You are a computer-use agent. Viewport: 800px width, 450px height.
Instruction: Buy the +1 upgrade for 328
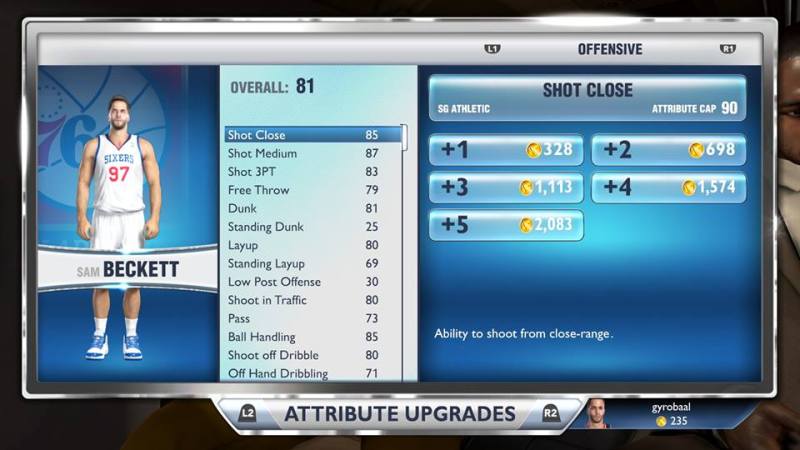pyautogui.click(x=506, y=150)
